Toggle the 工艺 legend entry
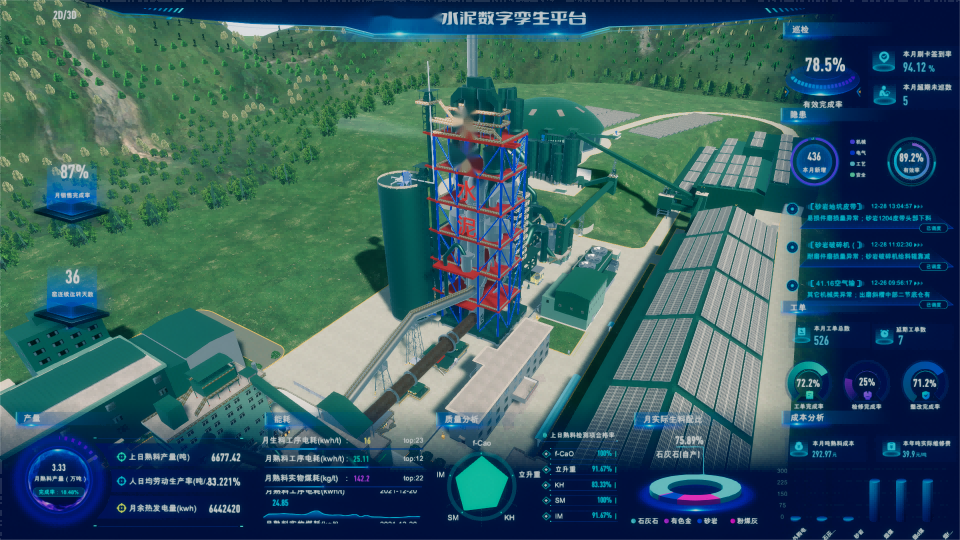960x540 pixels. (x=857, y=162)
